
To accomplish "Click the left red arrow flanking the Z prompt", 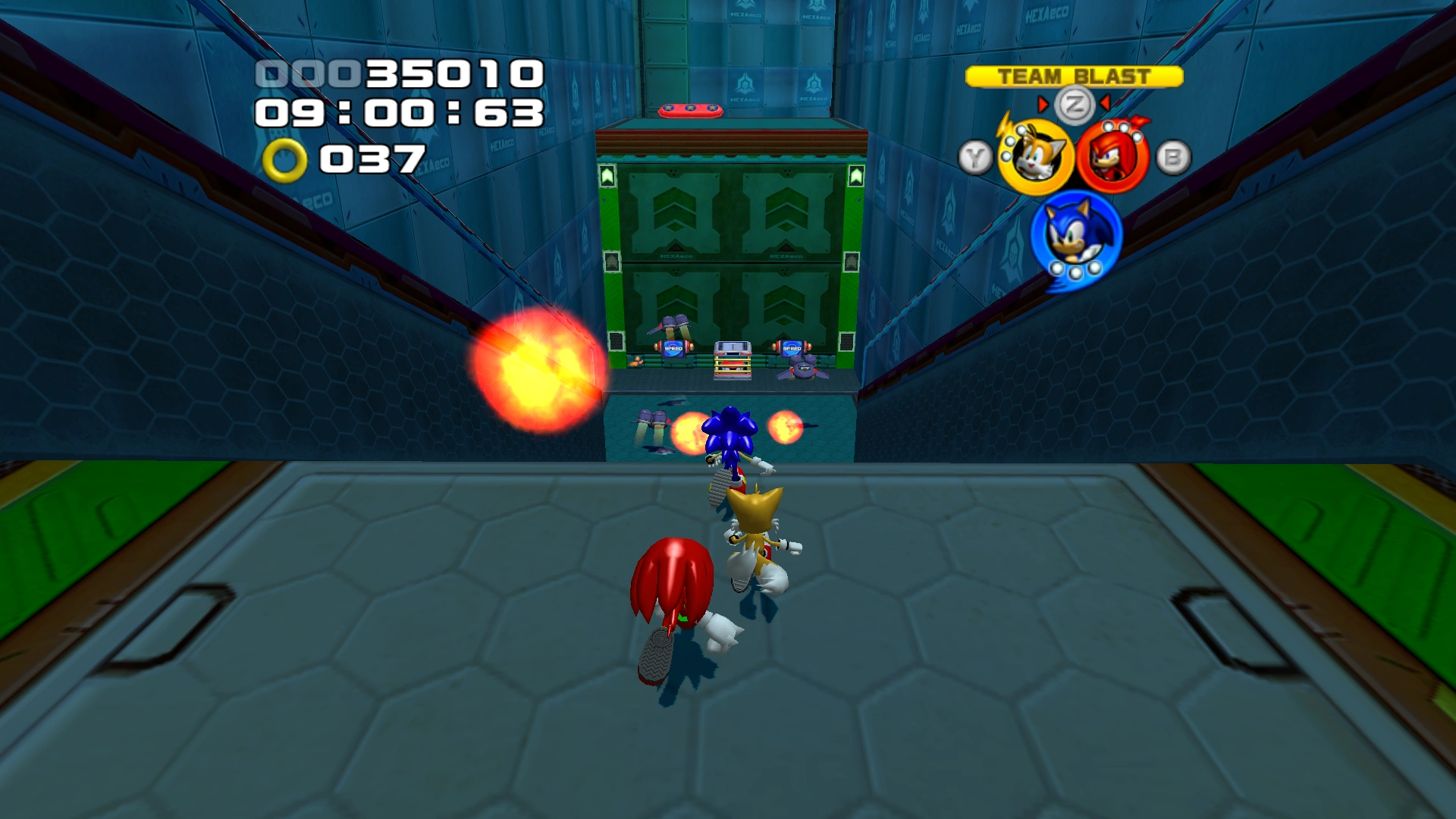I will click(x=1043, y=105).
